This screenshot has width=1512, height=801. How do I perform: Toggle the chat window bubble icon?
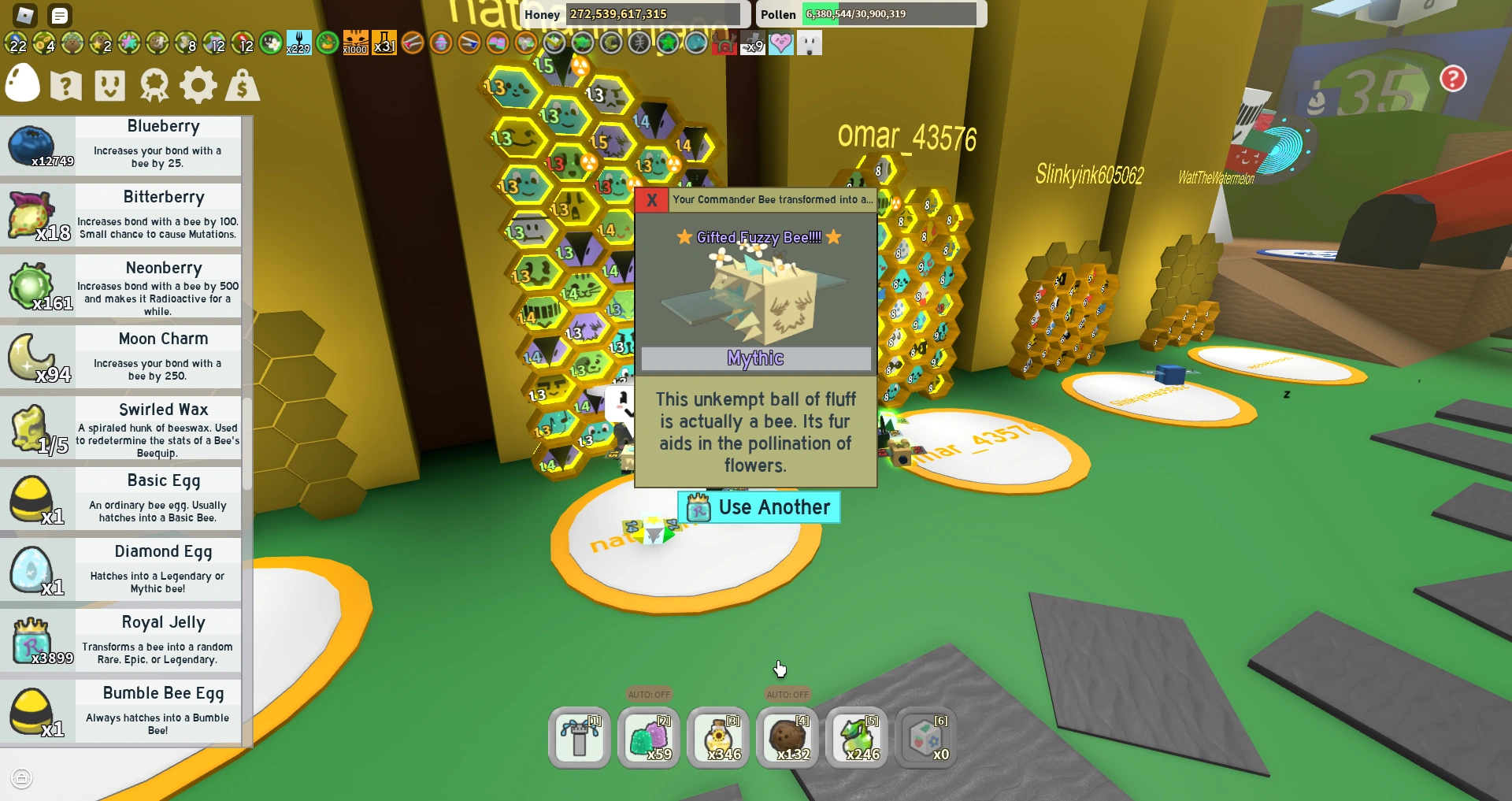[x=59, y=15]
